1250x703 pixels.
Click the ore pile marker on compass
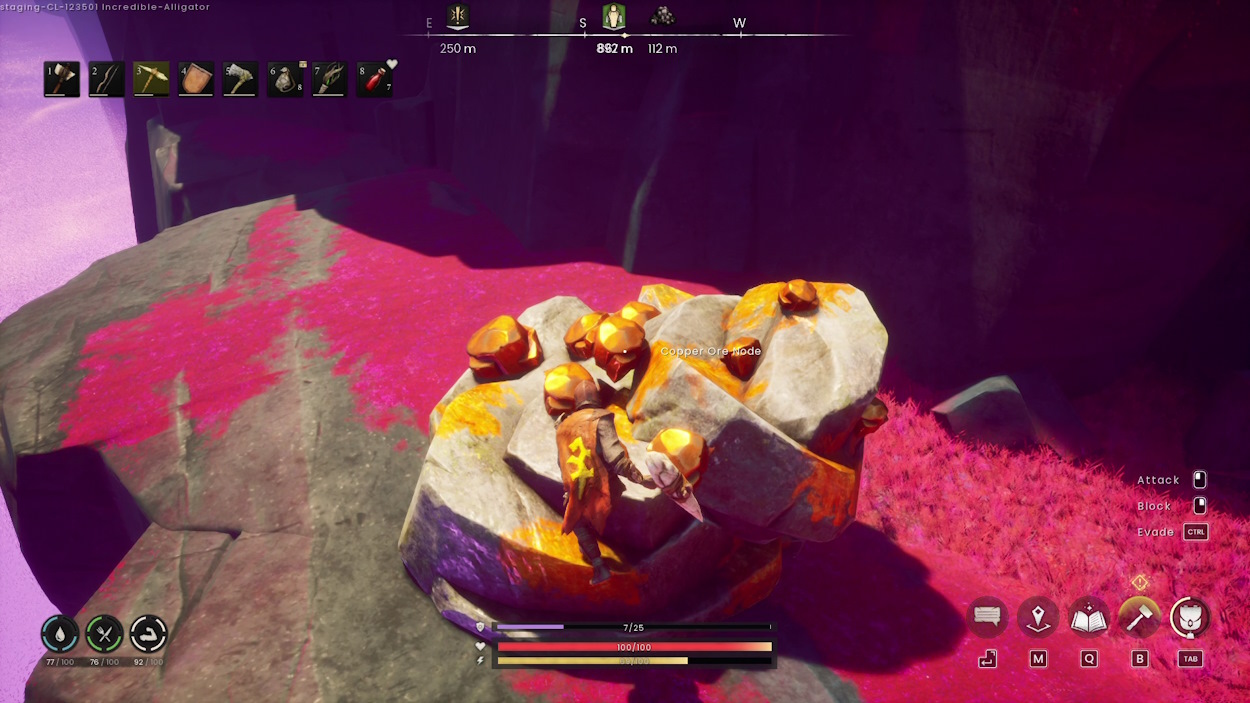point(662,16)
